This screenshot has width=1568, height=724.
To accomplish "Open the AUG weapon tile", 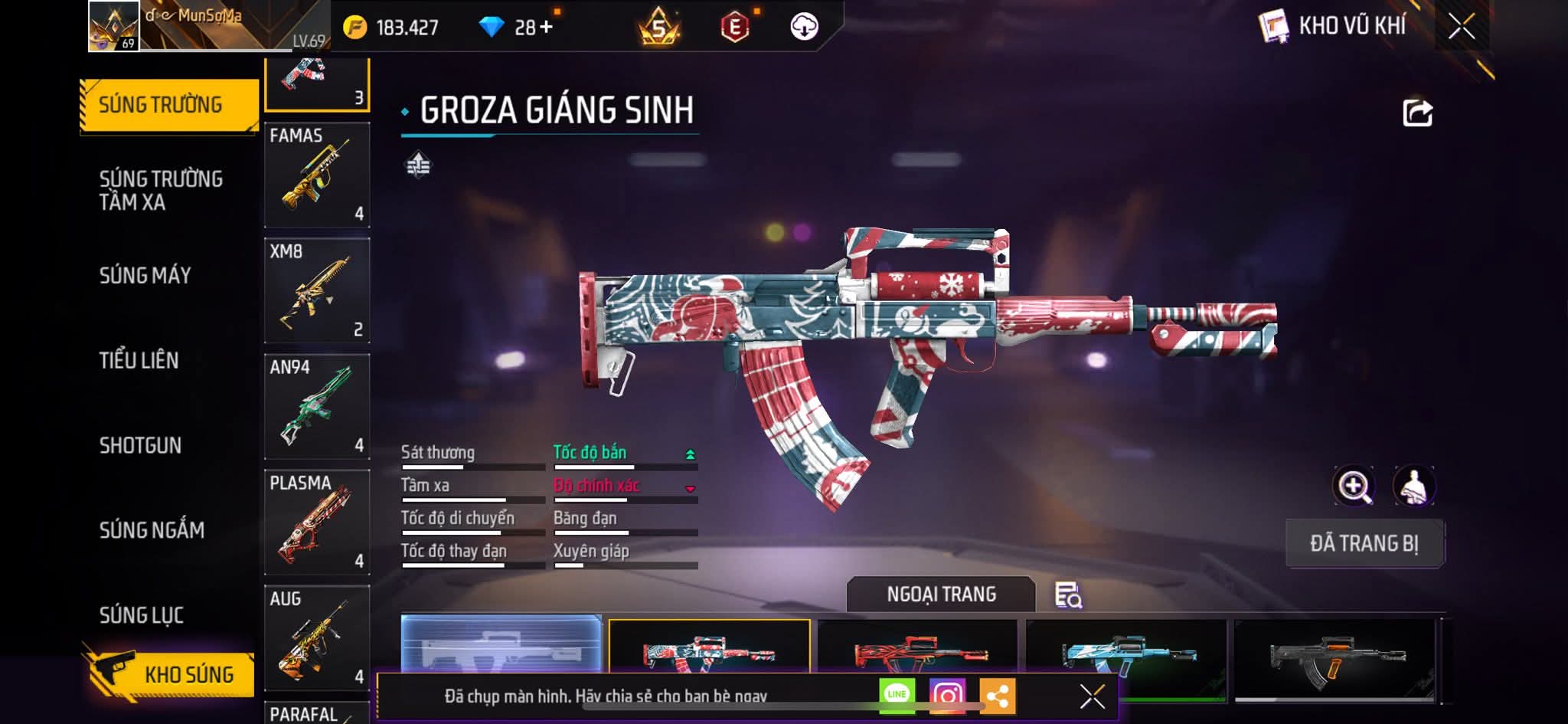I will pyautogui.click(x=317, y=637).
